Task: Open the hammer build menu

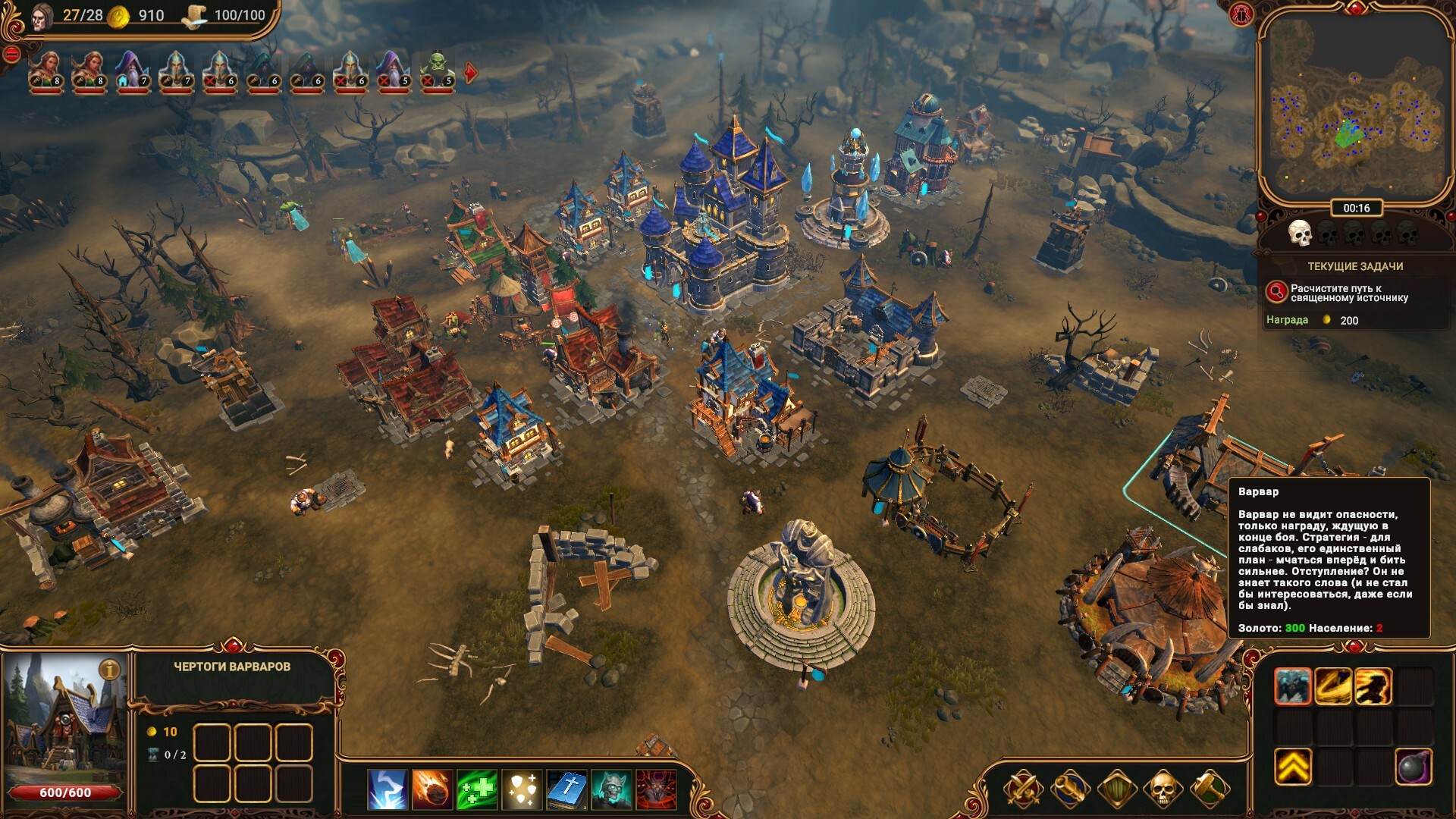Action: tap(1210, 789)
